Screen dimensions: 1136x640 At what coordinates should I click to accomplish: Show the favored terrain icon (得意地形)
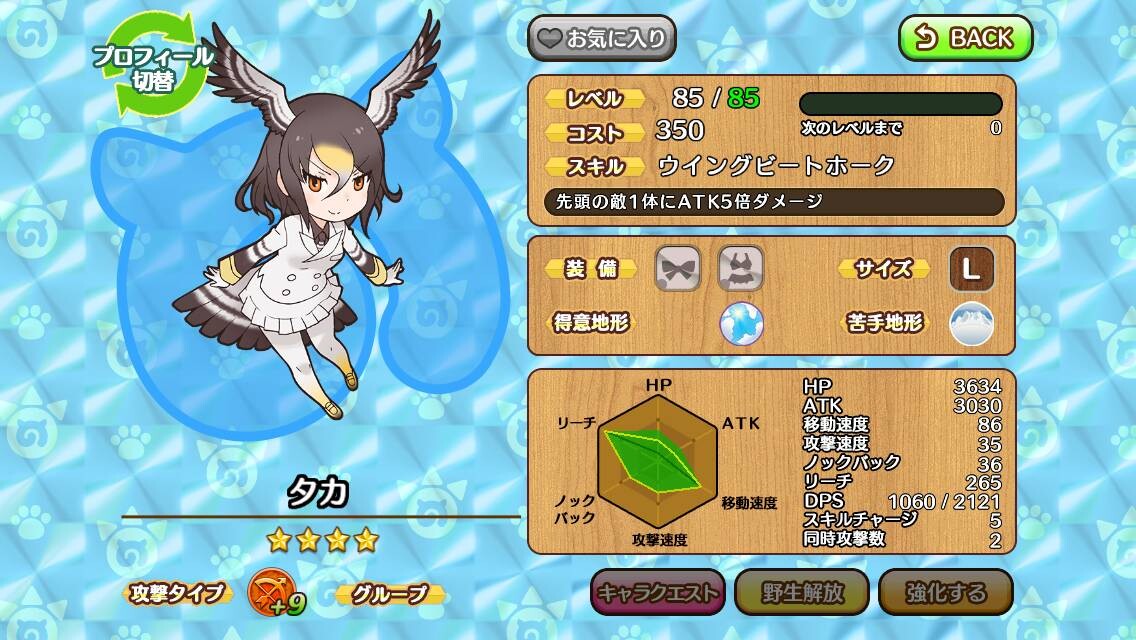point(741,323)
